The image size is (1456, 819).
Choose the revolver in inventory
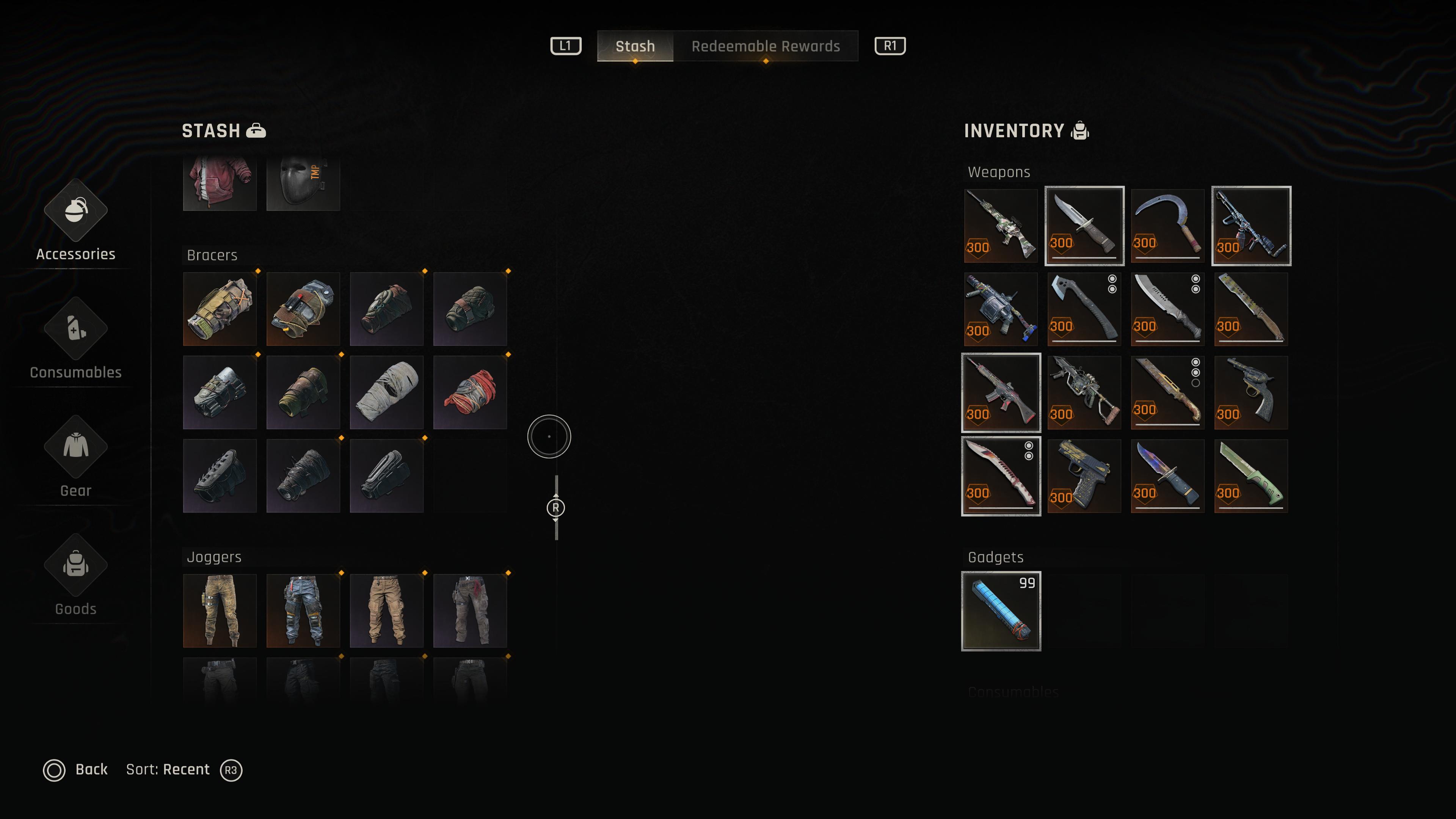click(1251, 392)
